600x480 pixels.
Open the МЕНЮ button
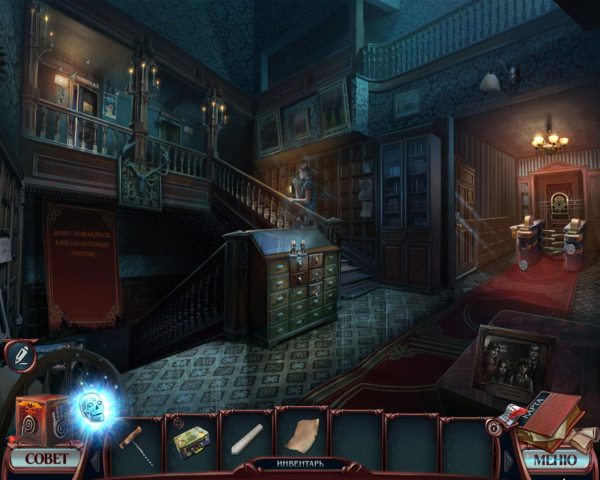tap(553, 460)
